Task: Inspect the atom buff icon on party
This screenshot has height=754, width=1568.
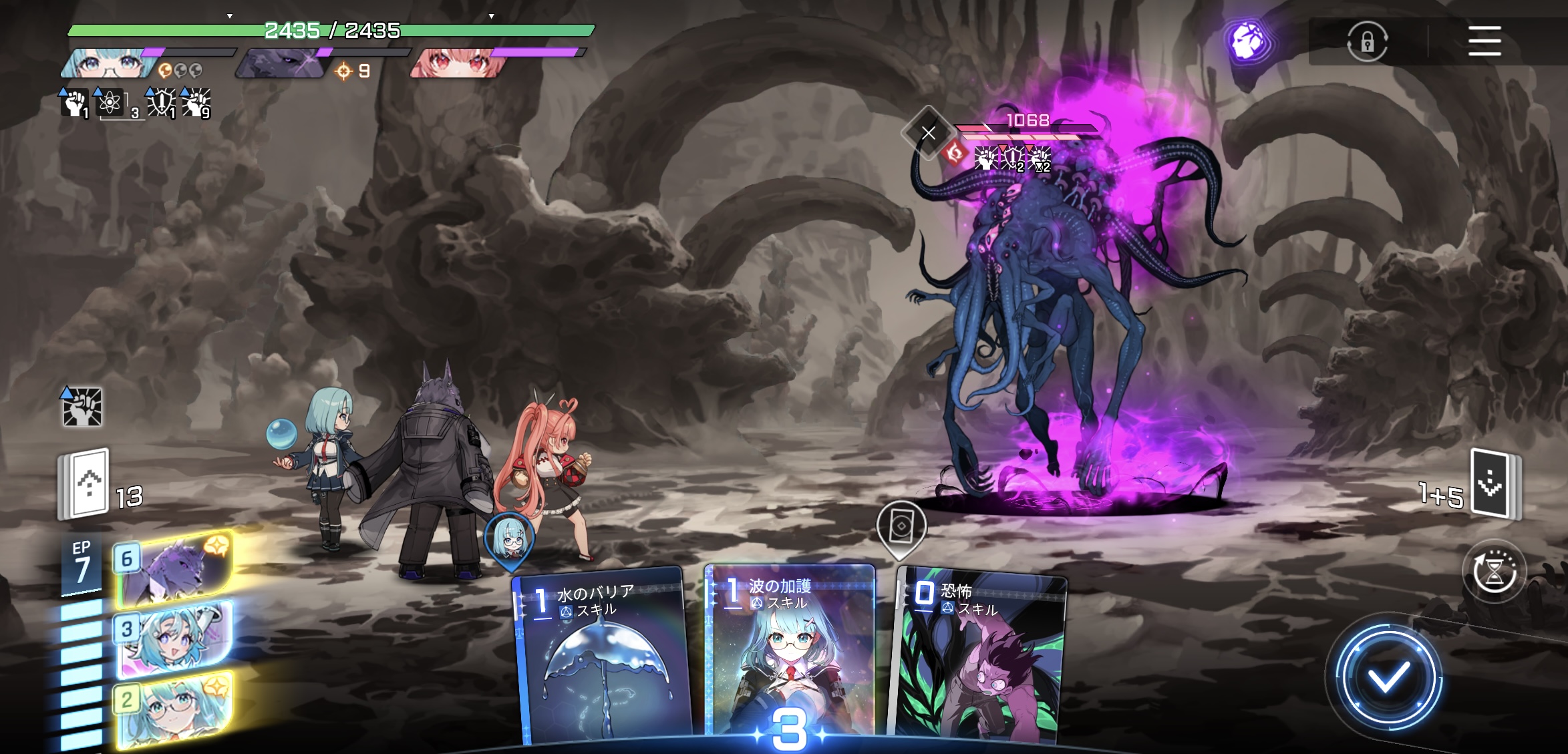Action: click(110, 104)
